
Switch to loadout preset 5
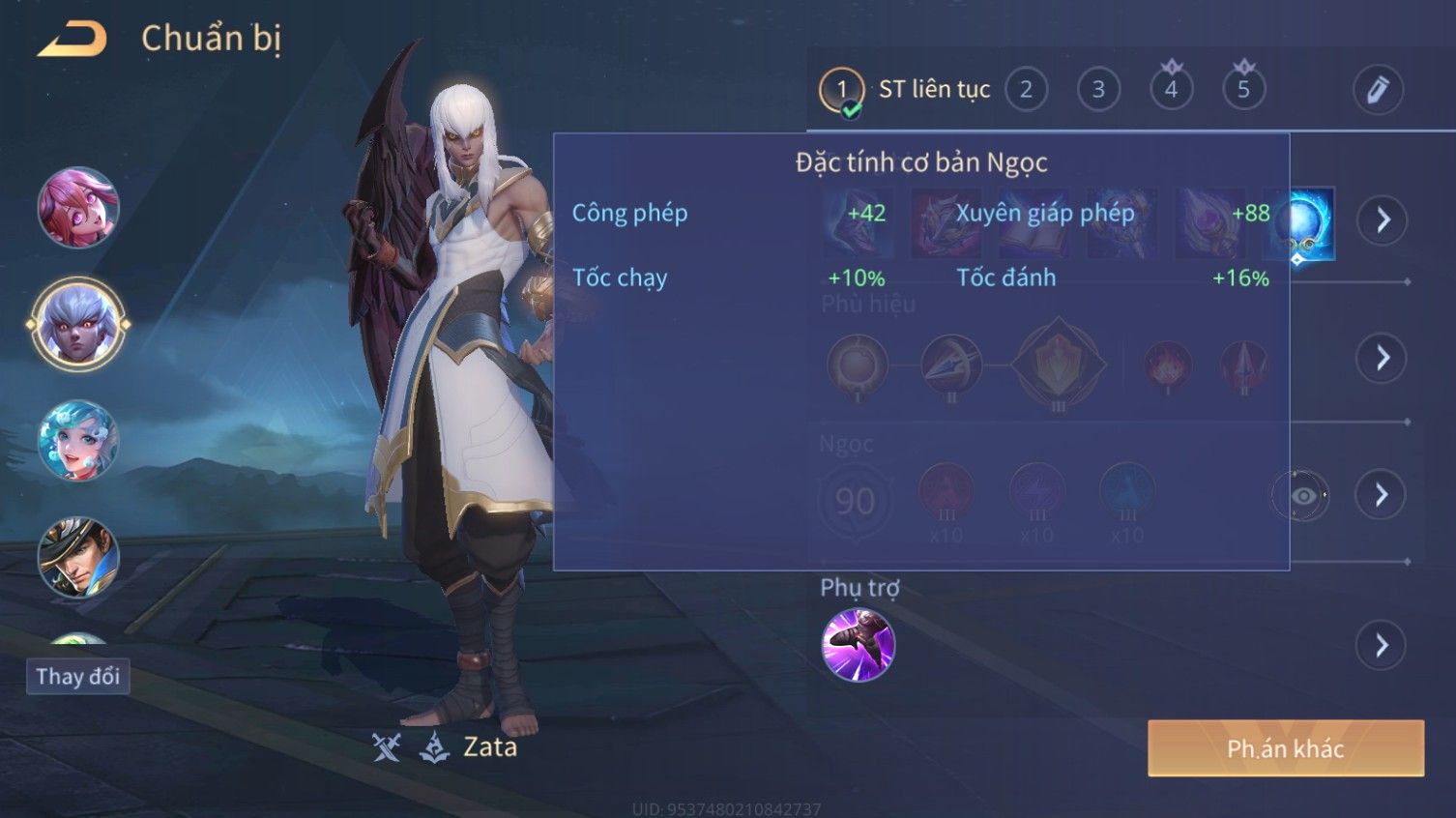[1243, 90]
